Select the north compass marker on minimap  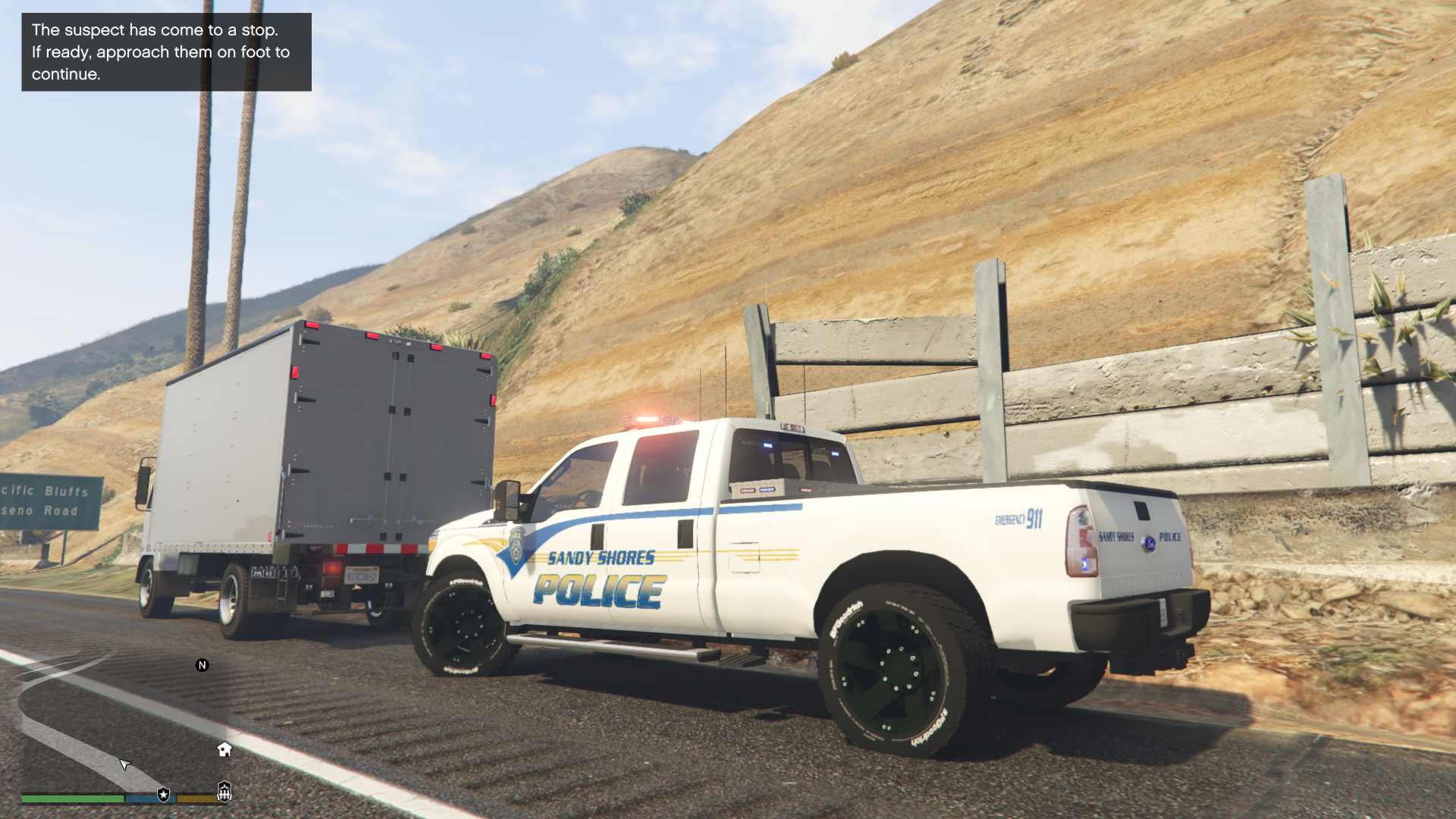tap(202, 665)
